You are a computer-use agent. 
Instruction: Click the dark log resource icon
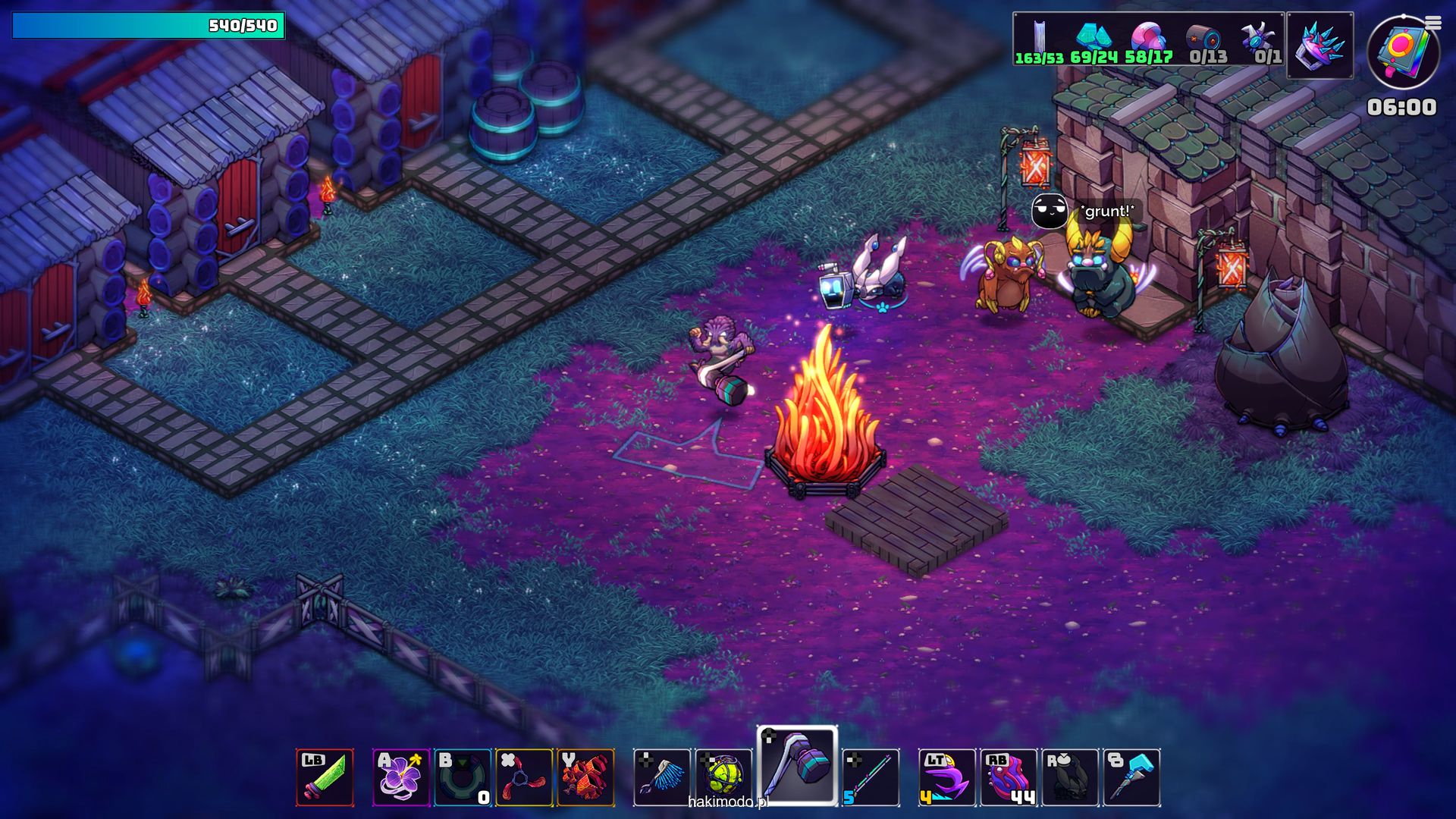[x=1204, y=37]
